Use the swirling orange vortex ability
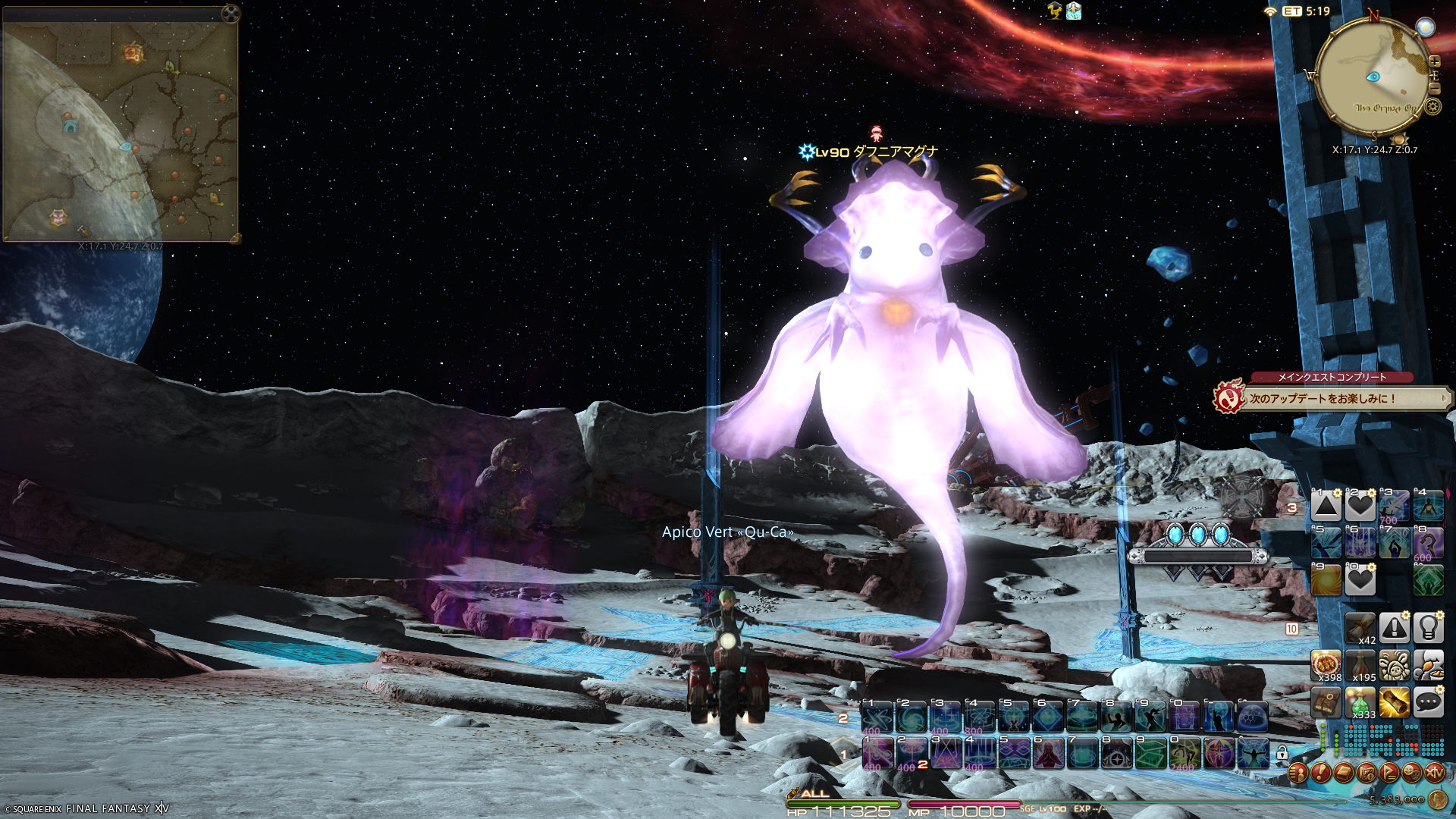The width and height of the screenshot is (1456, 819). click(1326, 581)
